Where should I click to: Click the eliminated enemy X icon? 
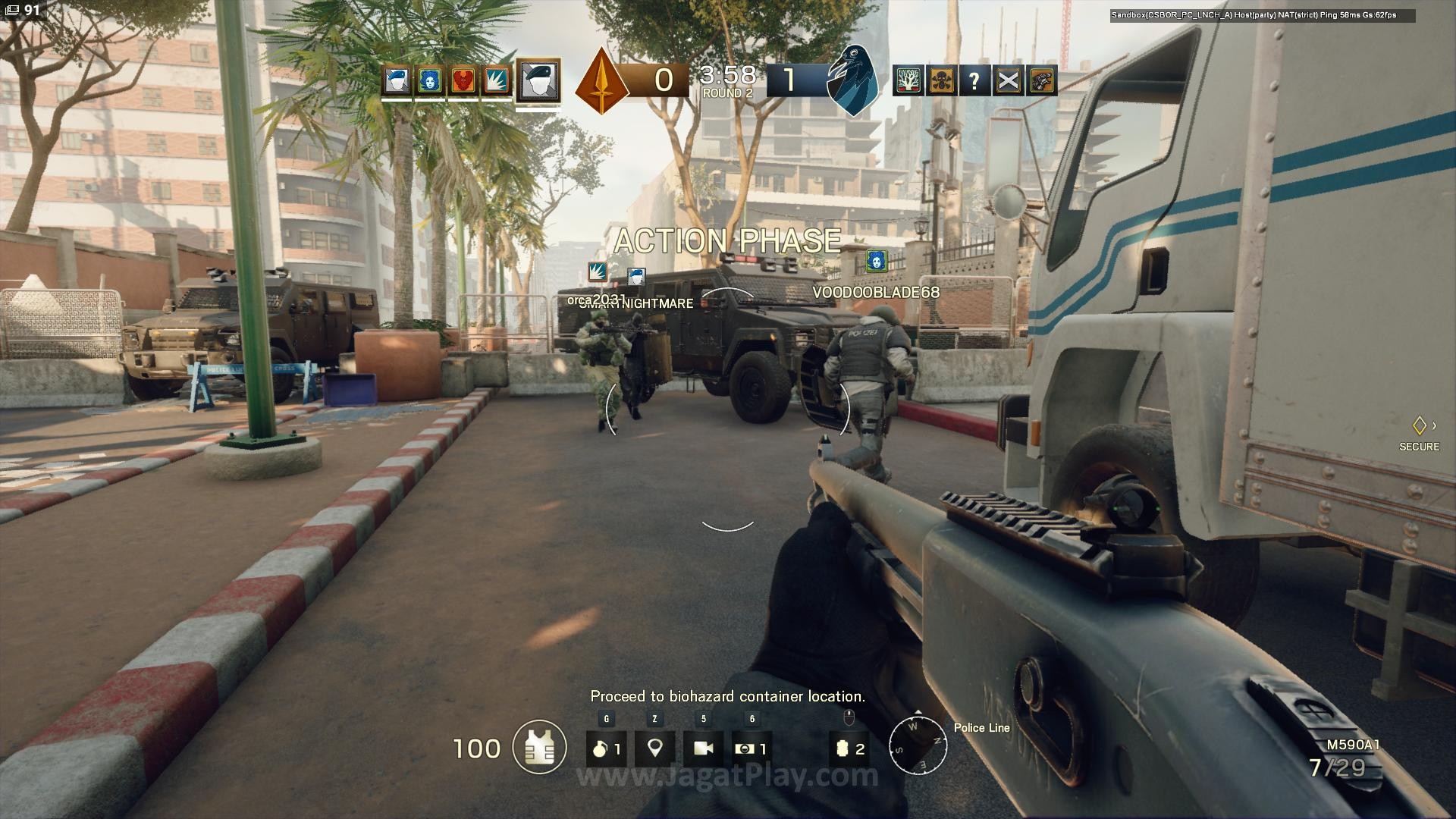[1008, 80]
